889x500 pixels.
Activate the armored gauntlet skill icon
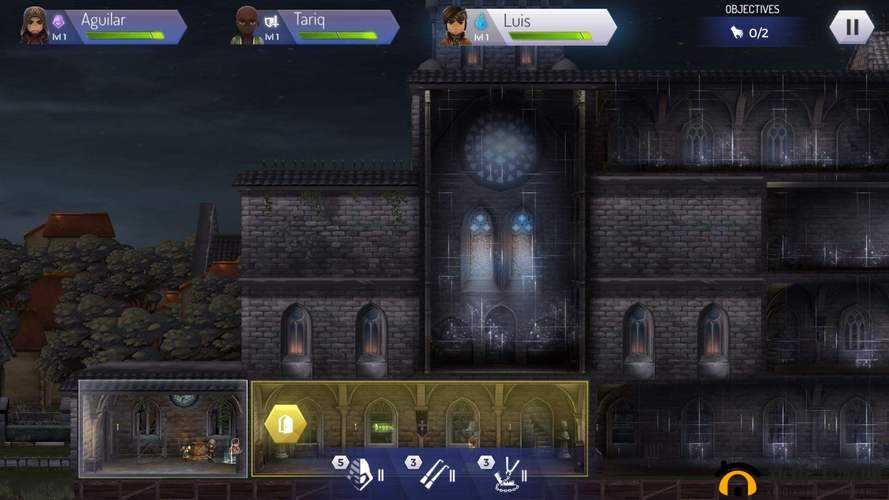pyautogui.click(x=359, y=470)
